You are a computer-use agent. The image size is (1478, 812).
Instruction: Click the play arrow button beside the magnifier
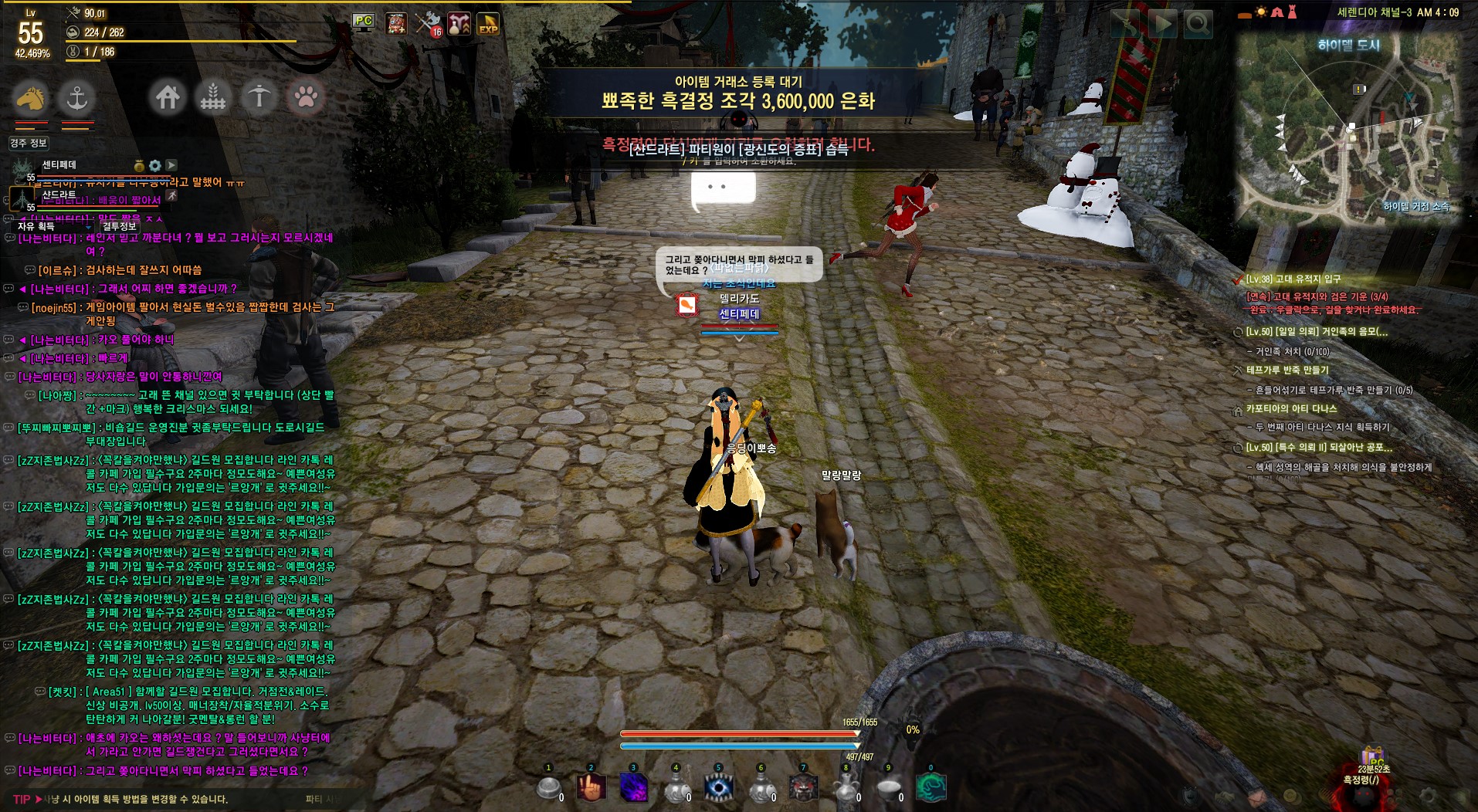[1161, 25]
